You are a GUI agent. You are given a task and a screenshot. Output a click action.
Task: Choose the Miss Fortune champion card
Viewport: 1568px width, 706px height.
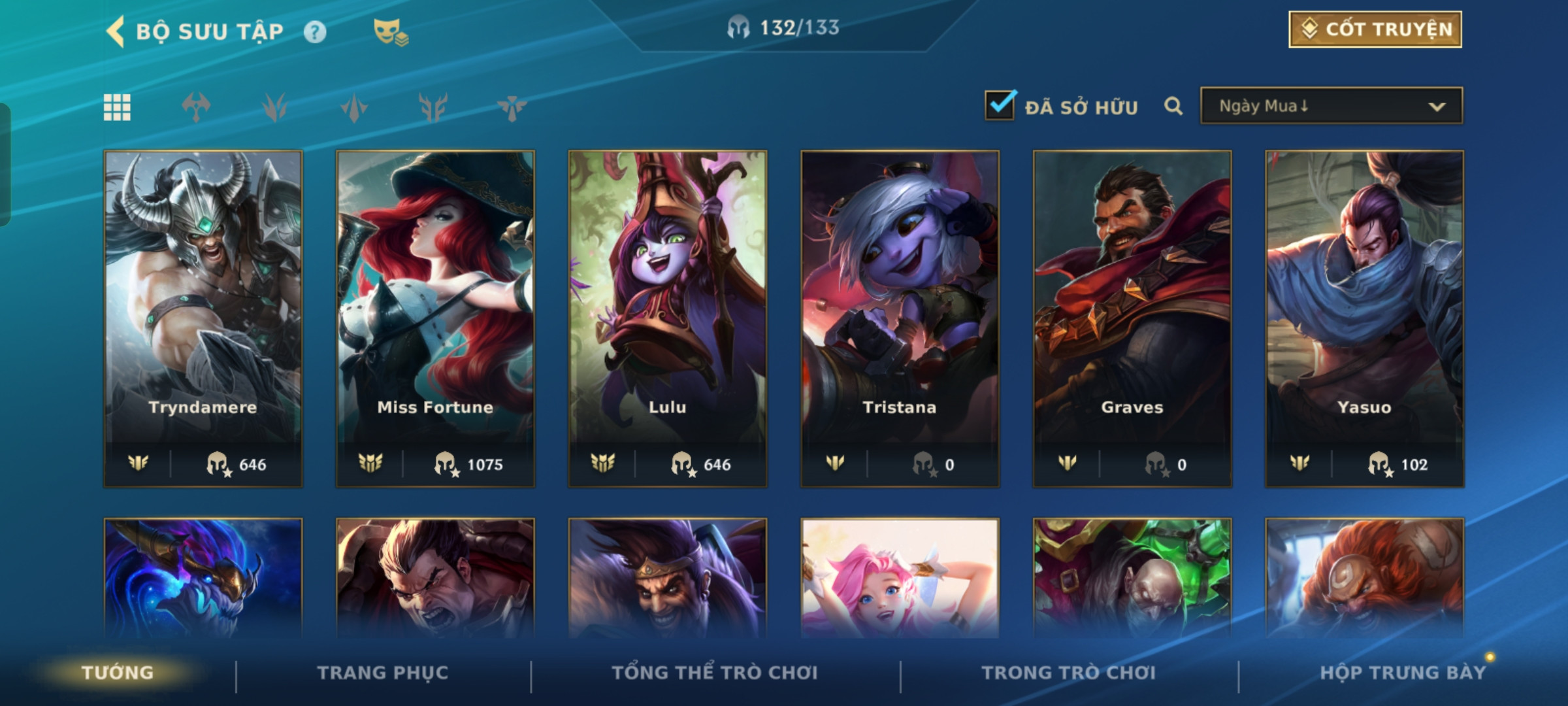coord(435,318)
